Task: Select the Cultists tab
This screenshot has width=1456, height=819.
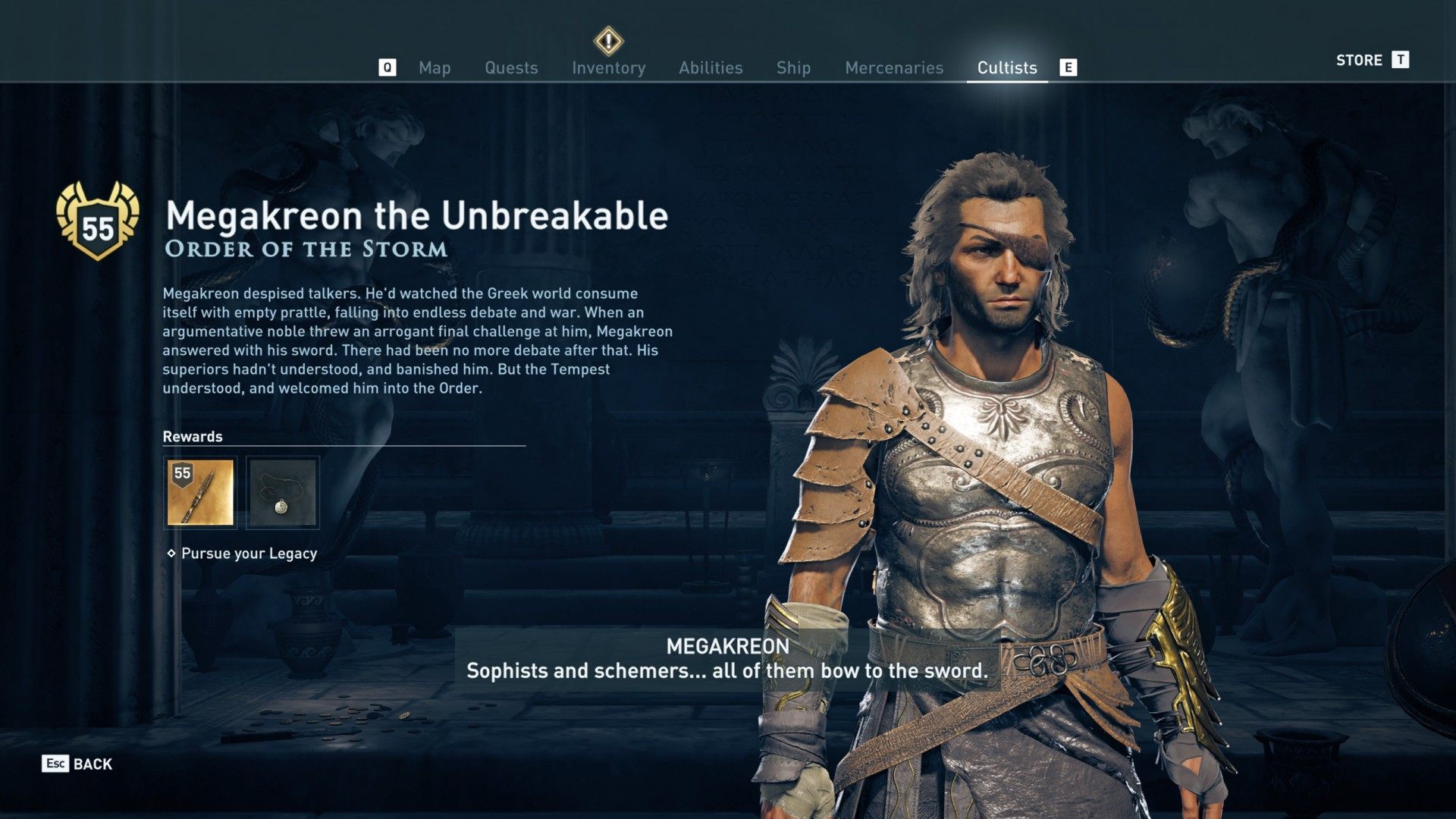Action: click(x=1006, y=68)
